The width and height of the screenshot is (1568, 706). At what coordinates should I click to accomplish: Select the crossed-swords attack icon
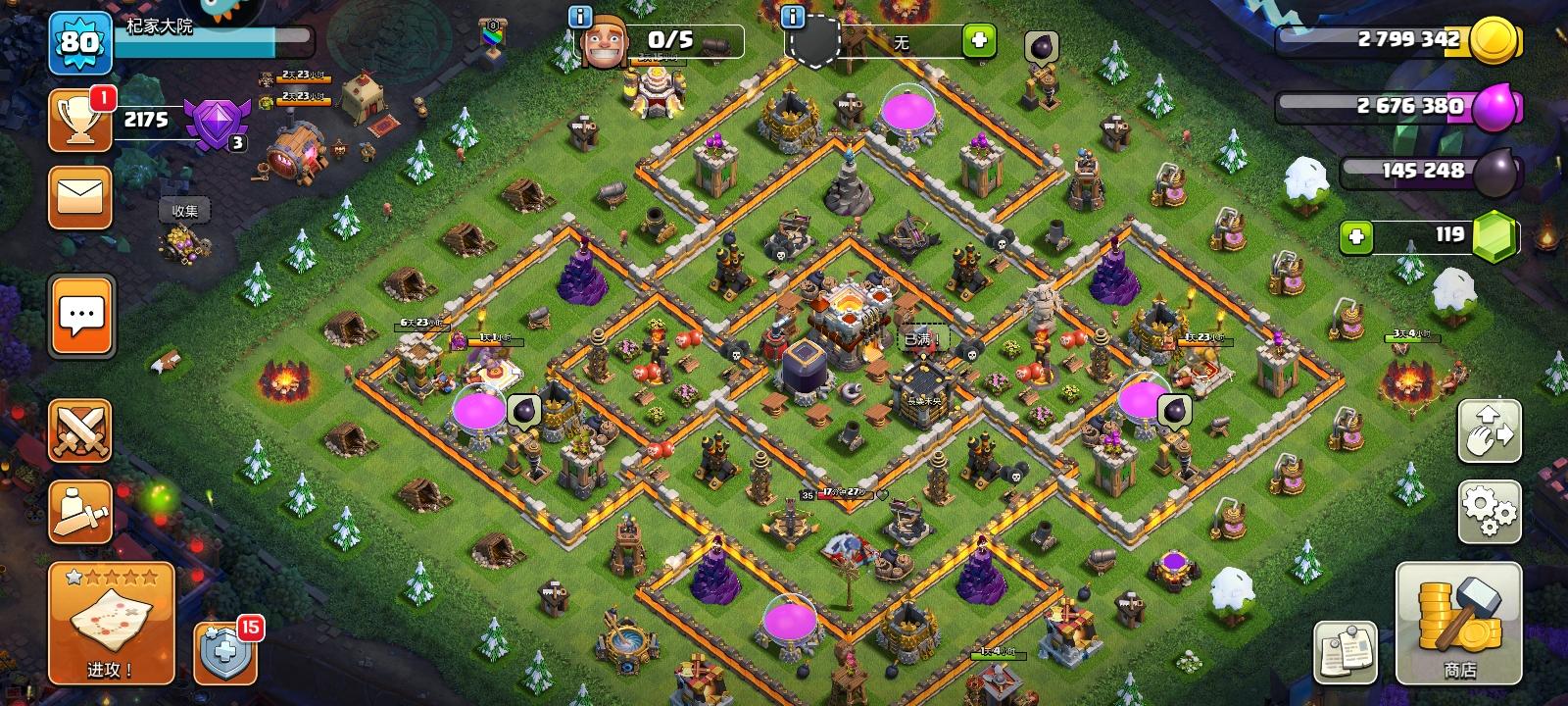[x=80, y=431]
